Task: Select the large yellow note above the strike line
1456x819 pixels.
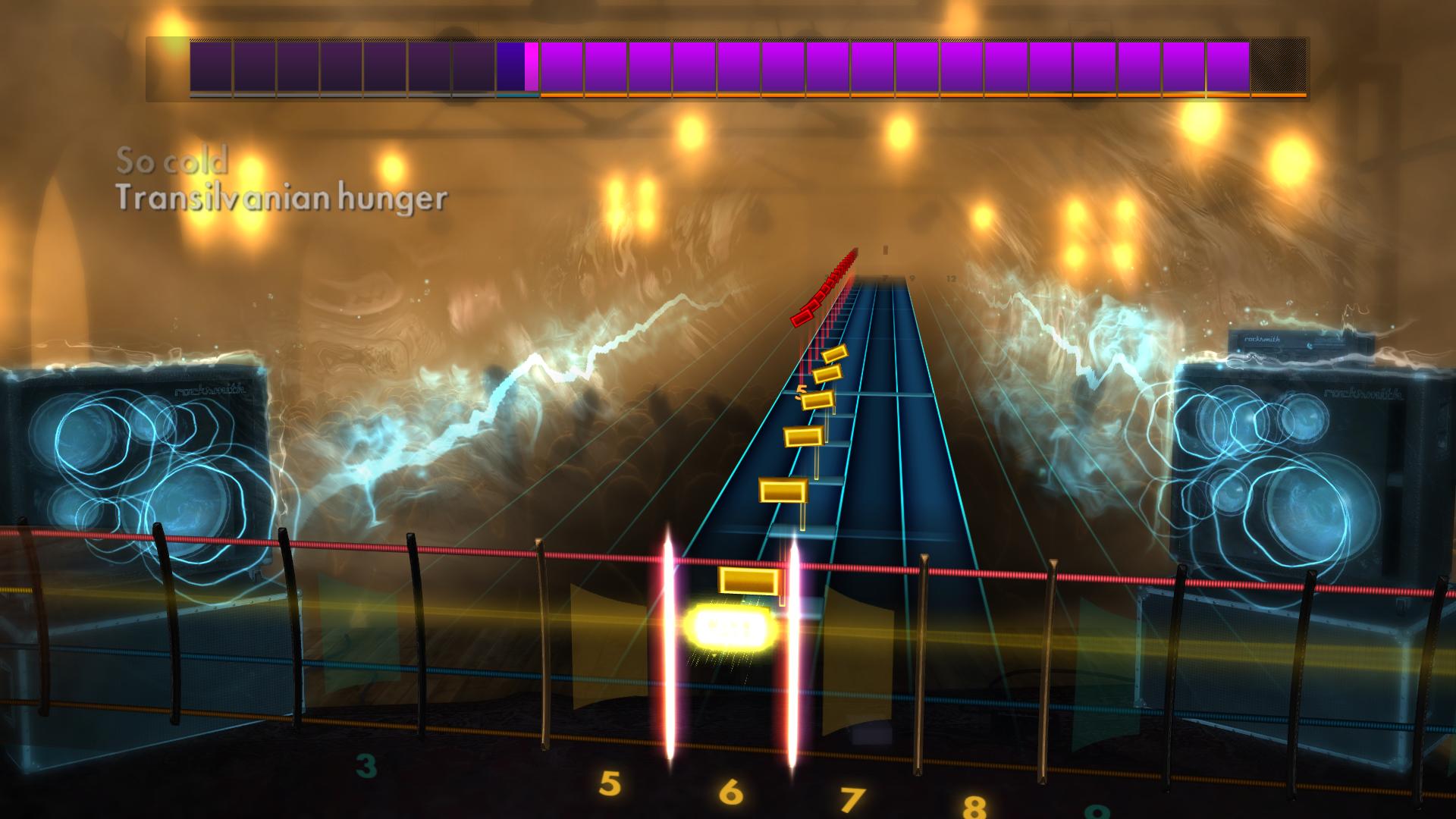Action: [x=748, y=582]
